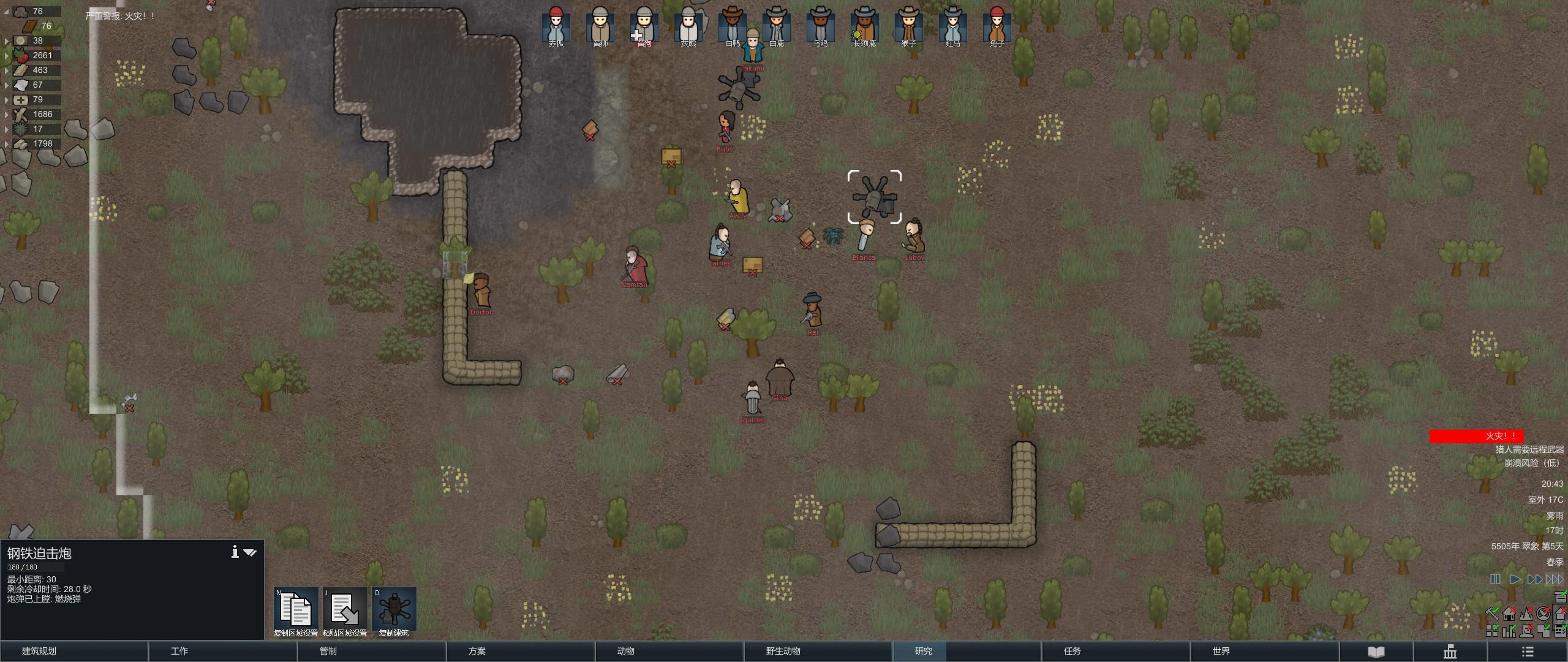Open the 研究 research tab

[x=923, y=651]
